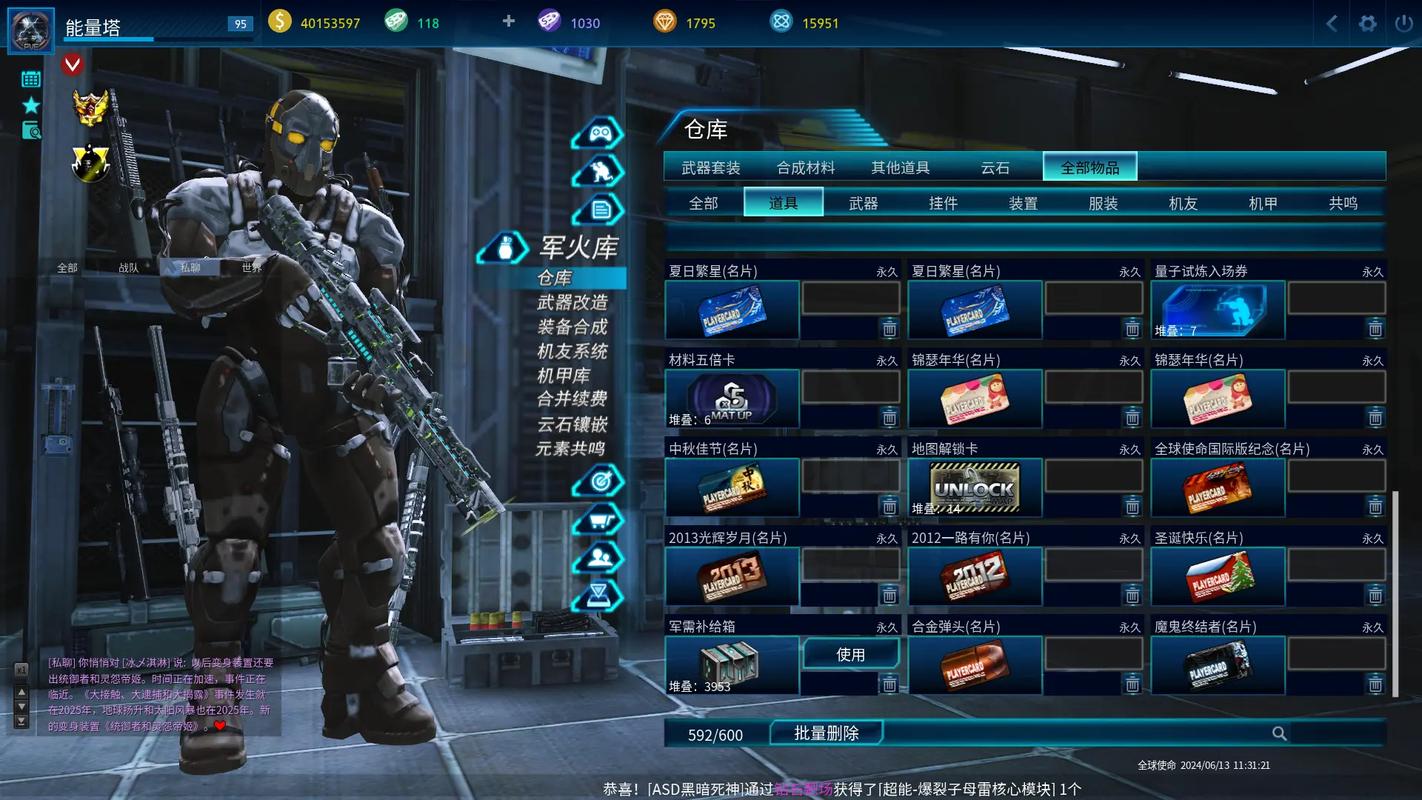Select the 地图解锁卡 item slot

[975, 488]
